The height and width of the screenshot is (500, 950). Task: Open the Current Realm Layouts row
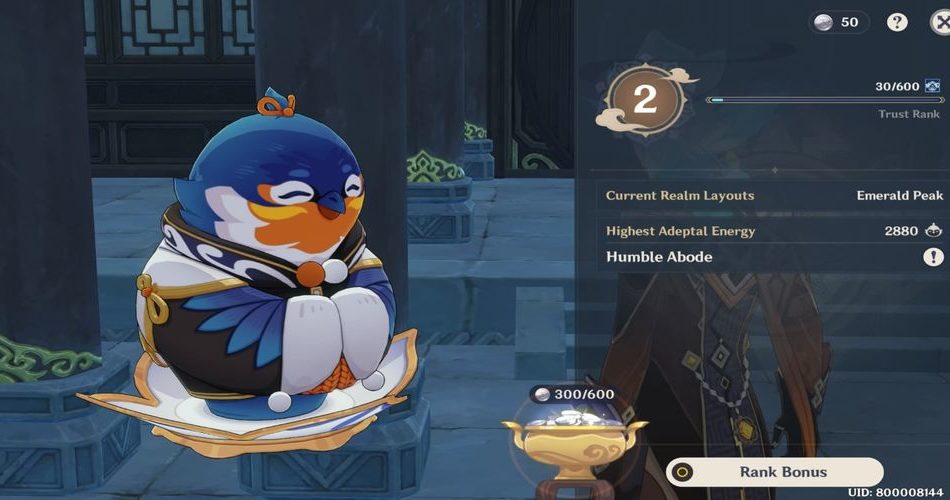pos(774,195)
